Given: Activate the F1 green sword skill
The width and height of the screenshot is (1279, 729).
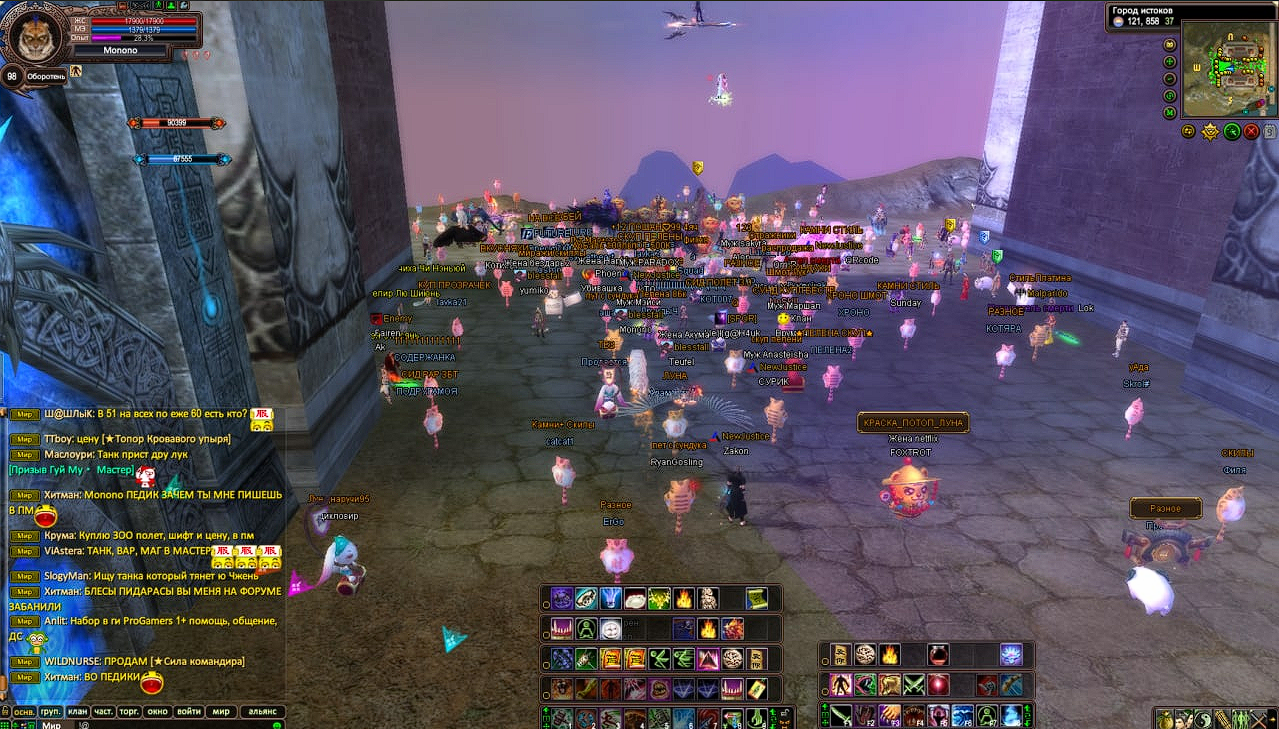Looking at the screenshot, I should (840, 716).
